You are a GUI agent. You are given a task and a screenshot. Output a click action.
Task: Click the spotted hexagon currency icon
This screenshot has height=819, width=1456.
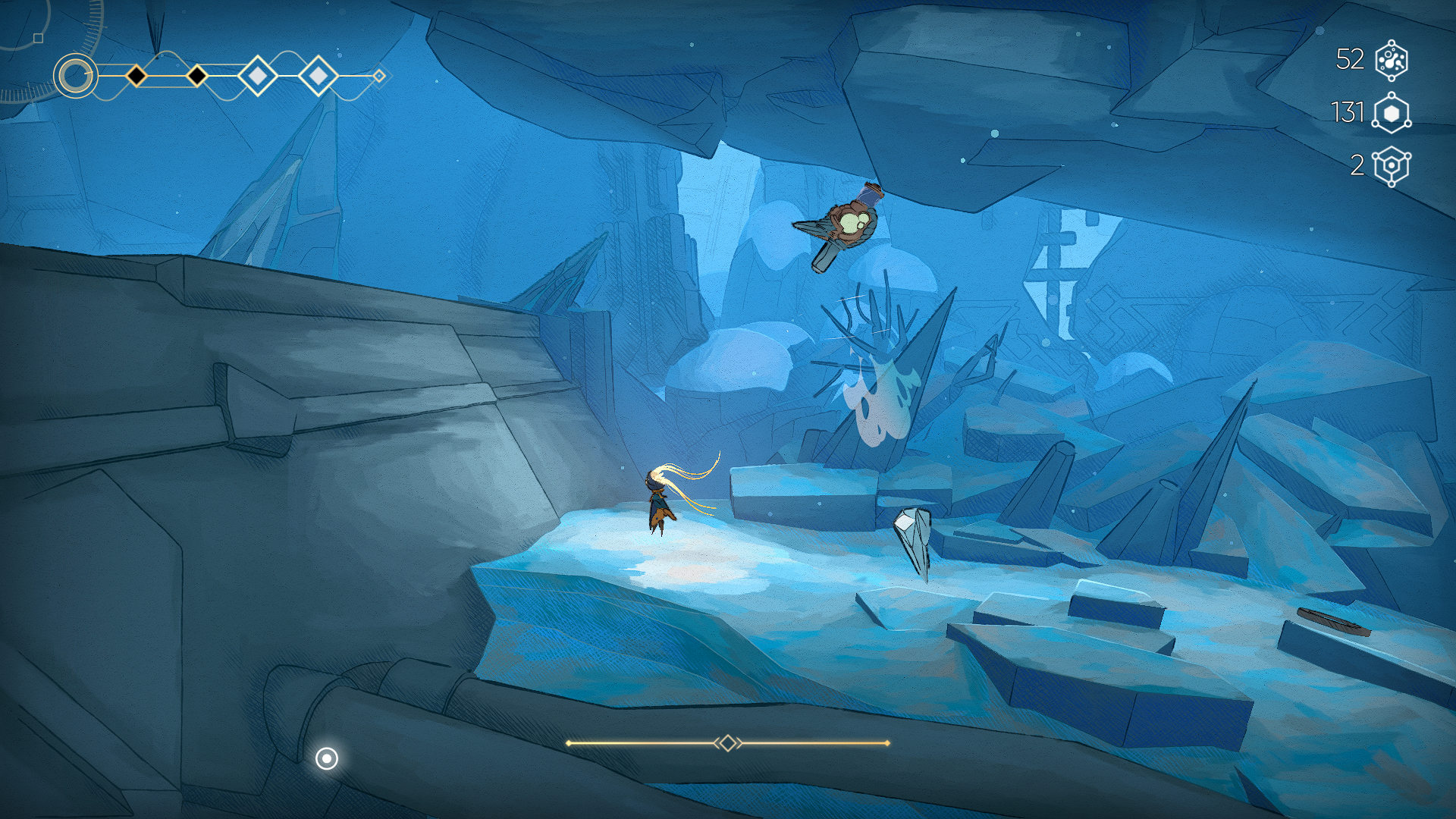coord(1392,60)
